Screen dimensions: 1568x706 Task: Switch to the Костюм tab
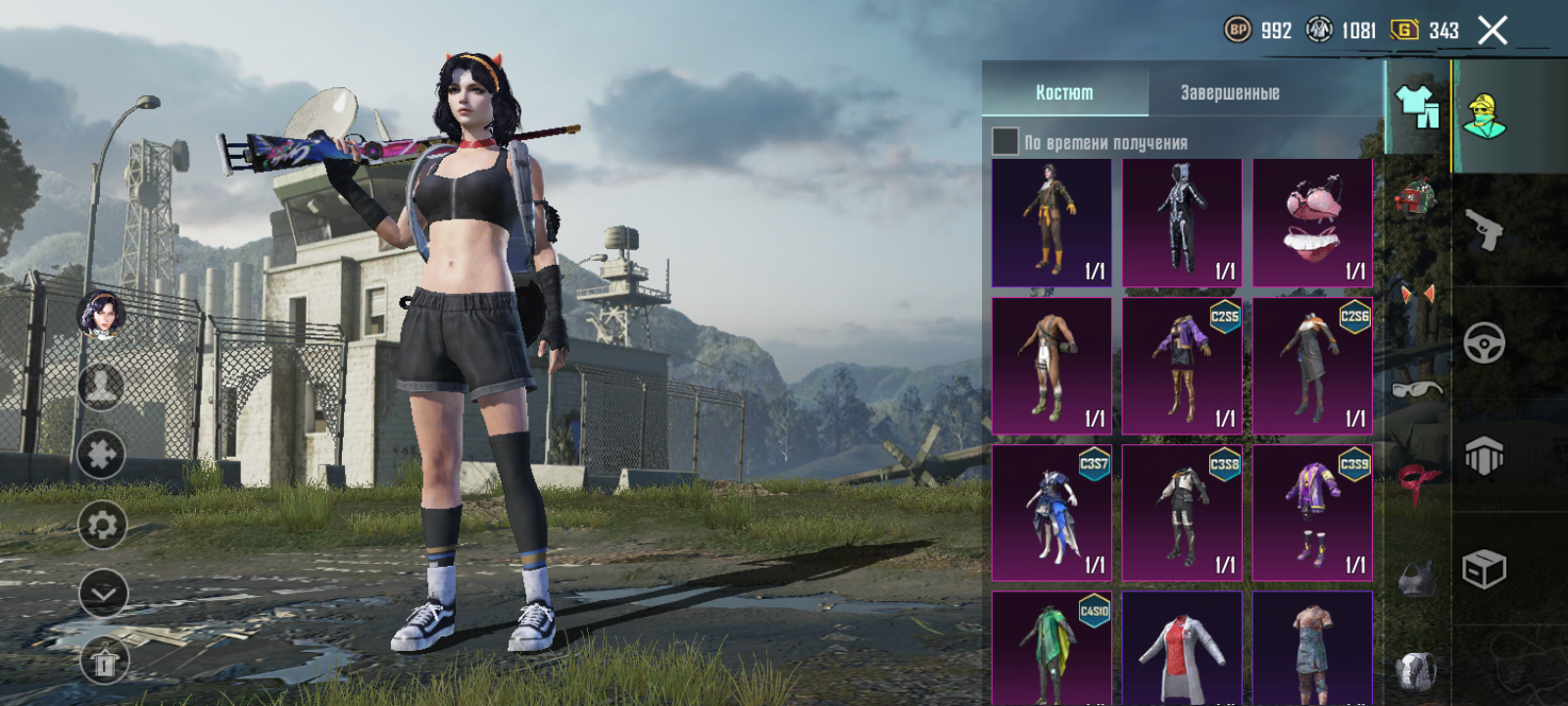coord(1064,92)
